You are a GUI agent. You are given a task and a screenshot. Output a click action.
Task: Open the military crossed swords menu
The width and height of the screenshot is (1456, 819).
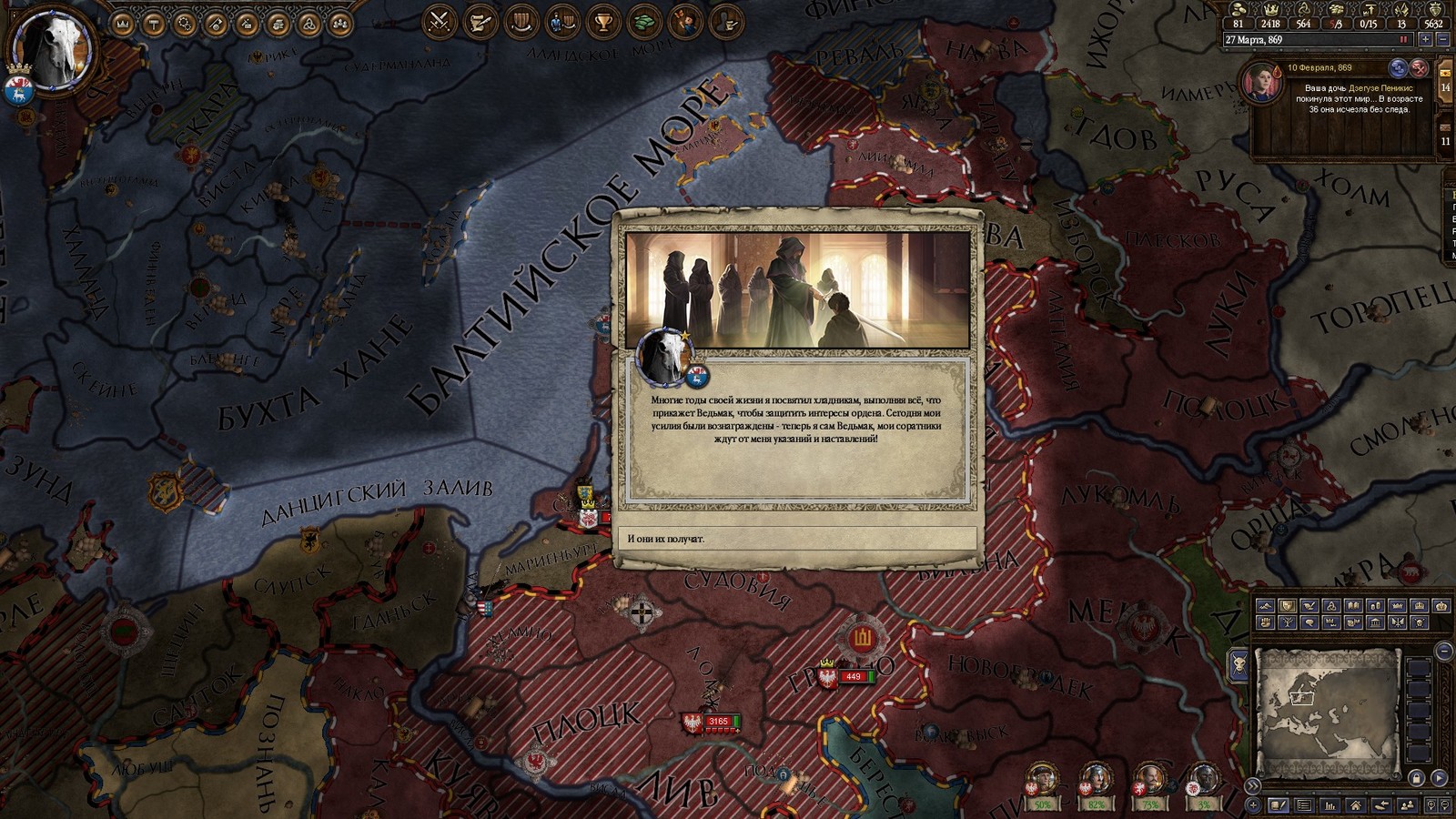tap(440, 22)
